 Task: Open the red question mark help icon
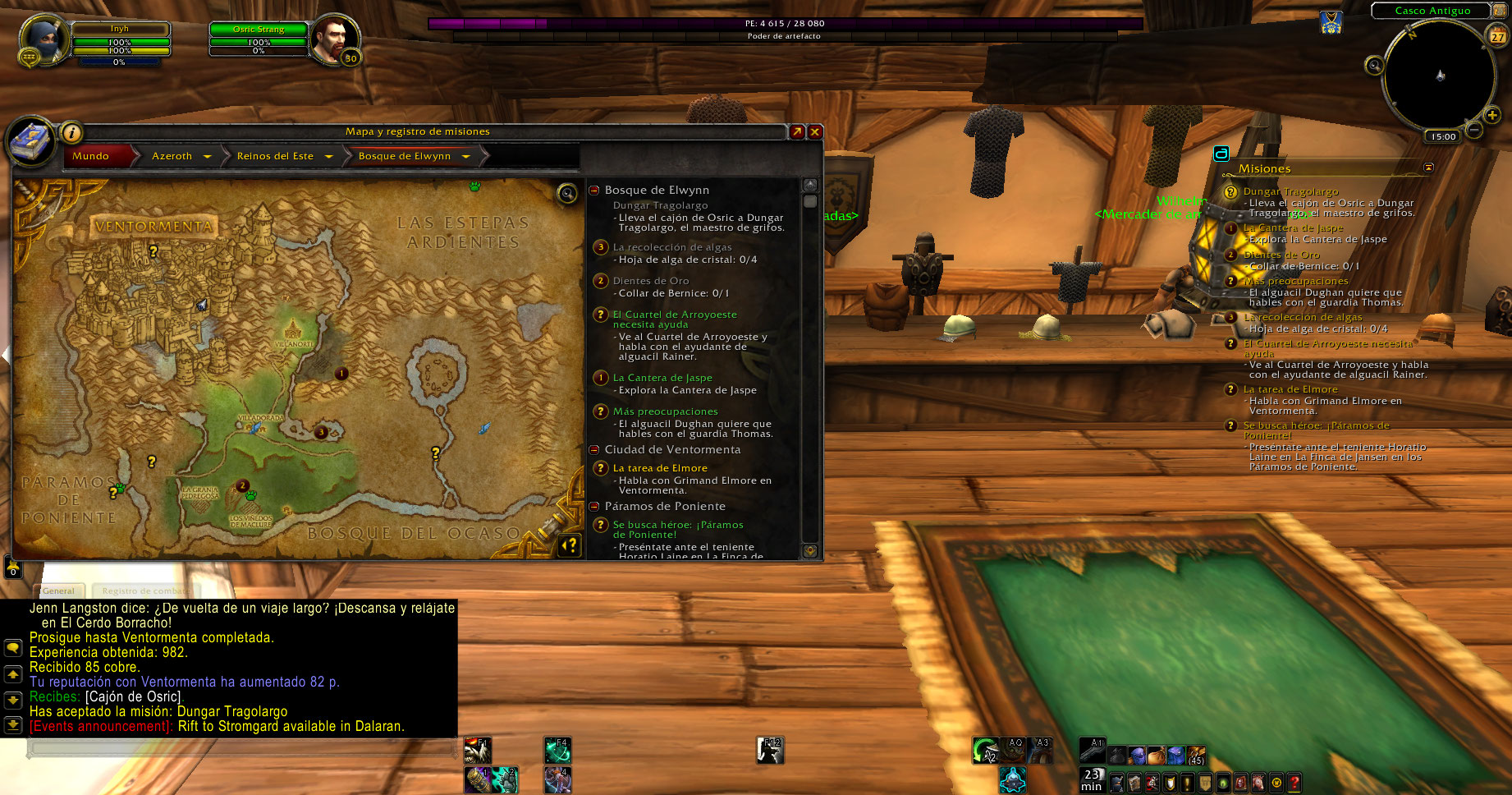1294,783
